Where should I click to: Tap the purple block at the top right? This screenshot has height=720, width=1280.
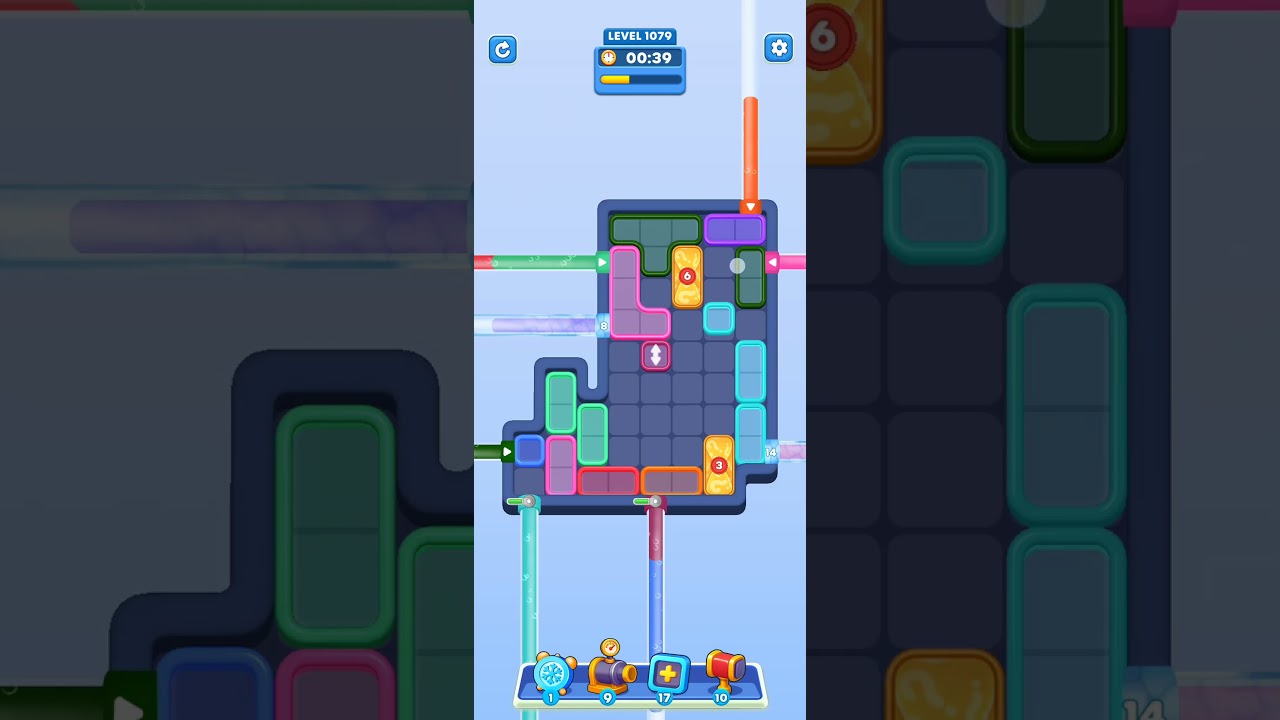pyautogui.click(x=734, y=228)
